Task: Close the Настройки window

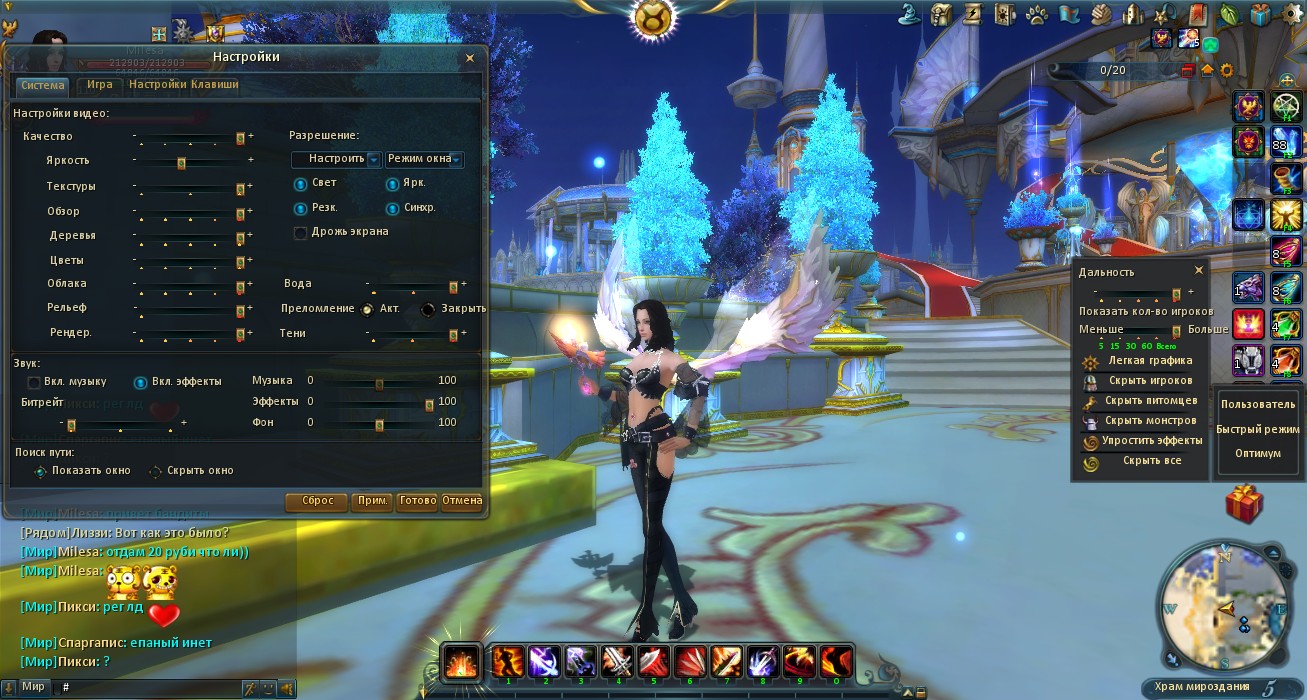Action: (470, 58)
